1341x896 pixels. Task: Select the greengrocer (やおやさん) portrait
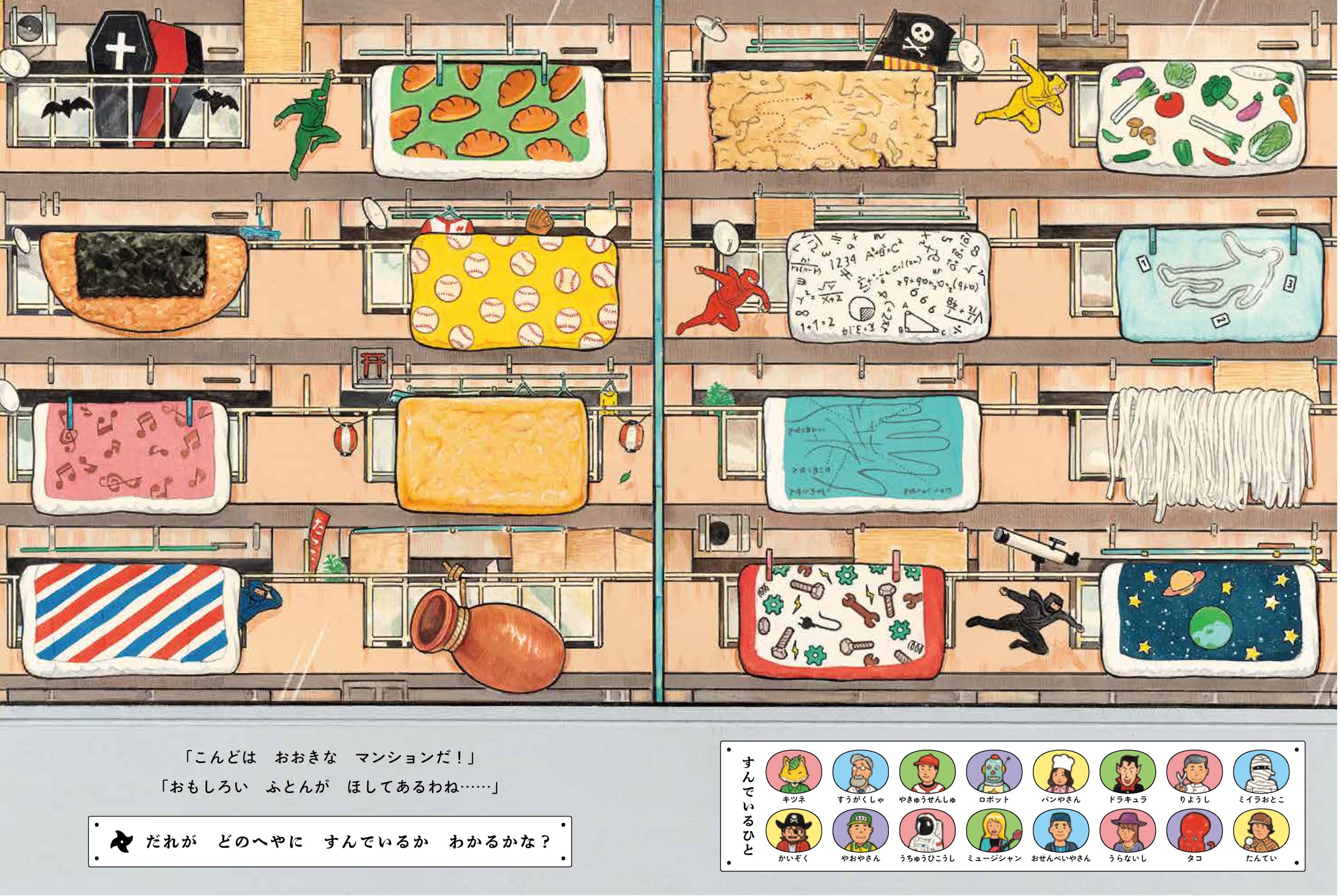(860, 832)
